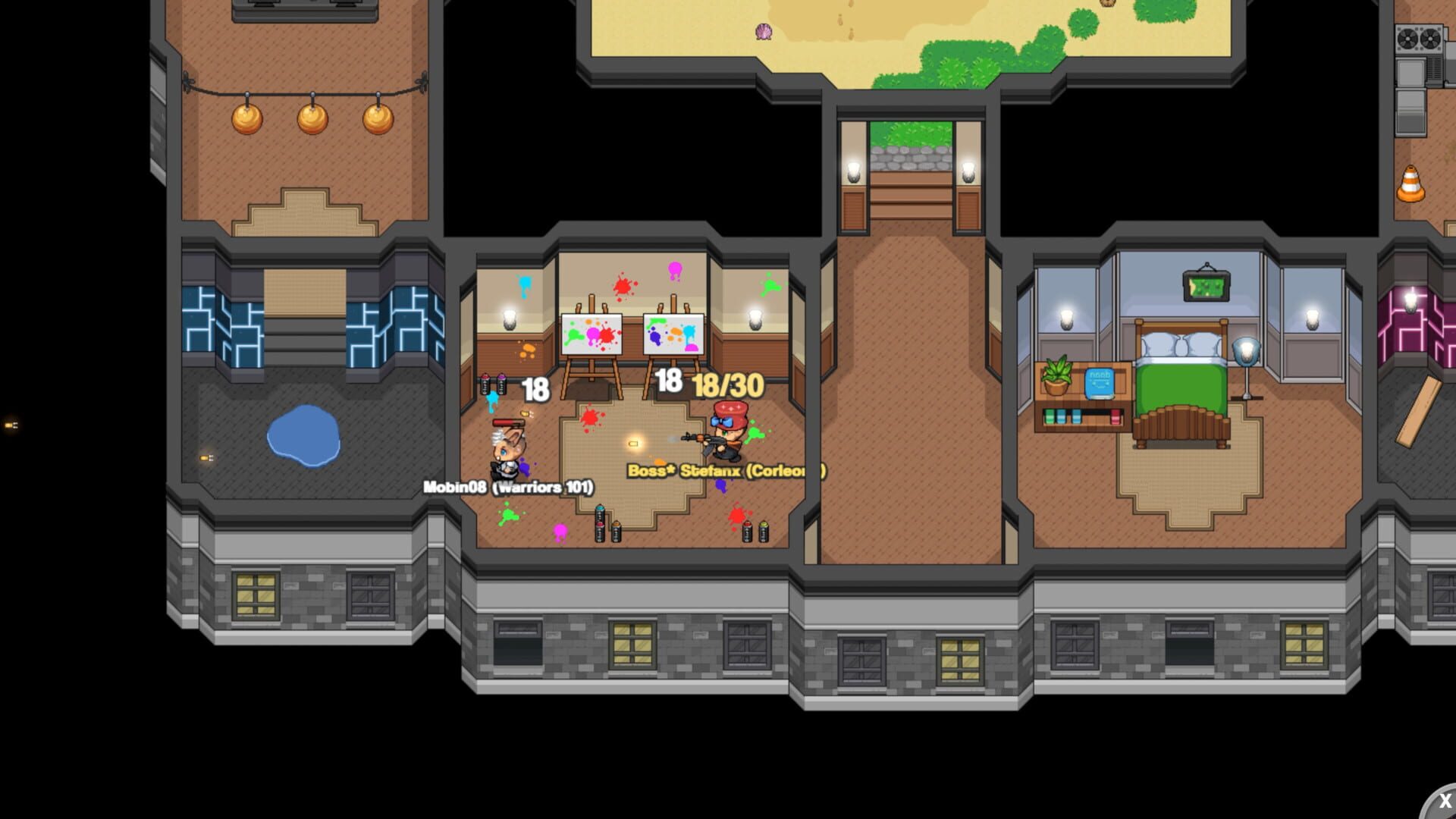Image resolution: width=1456 pixels, height=819 pixels.
Task: Click the pink seashell on the beach
Action: pos(765,31)
